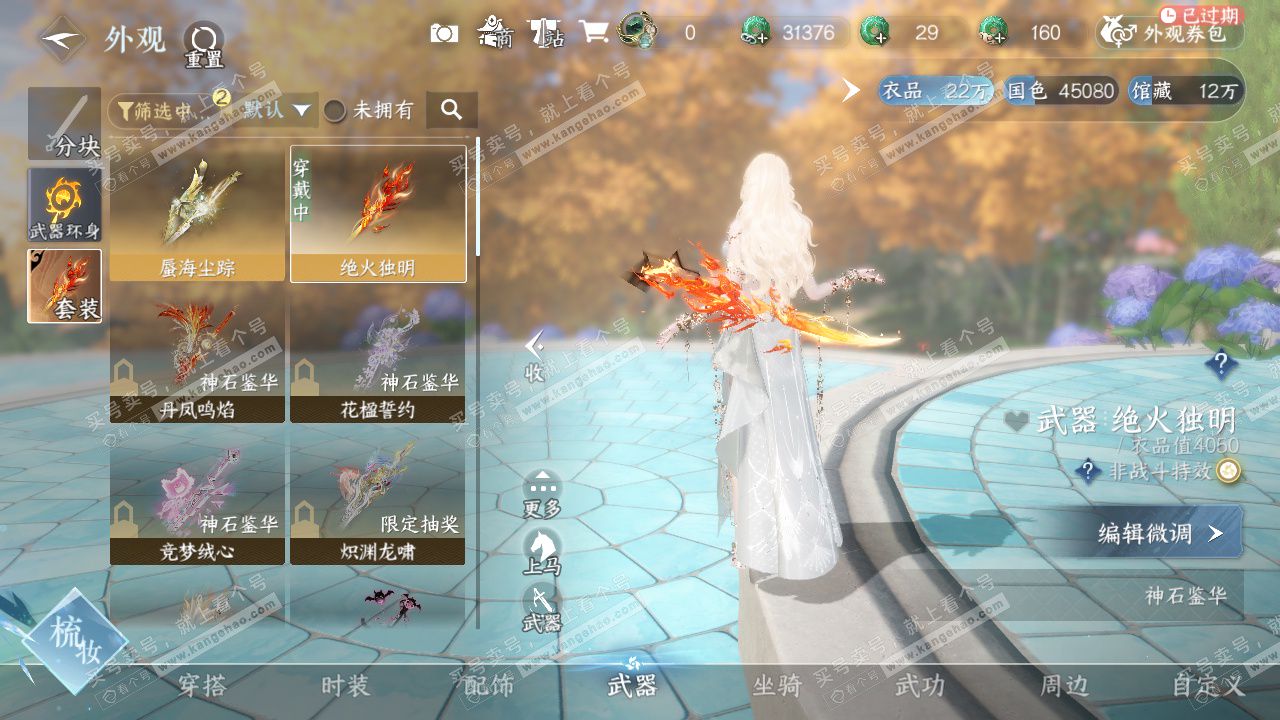Collapse the panel with 收 arrow
Screen dimensions: 1280x720
click(x=535, y=357)
